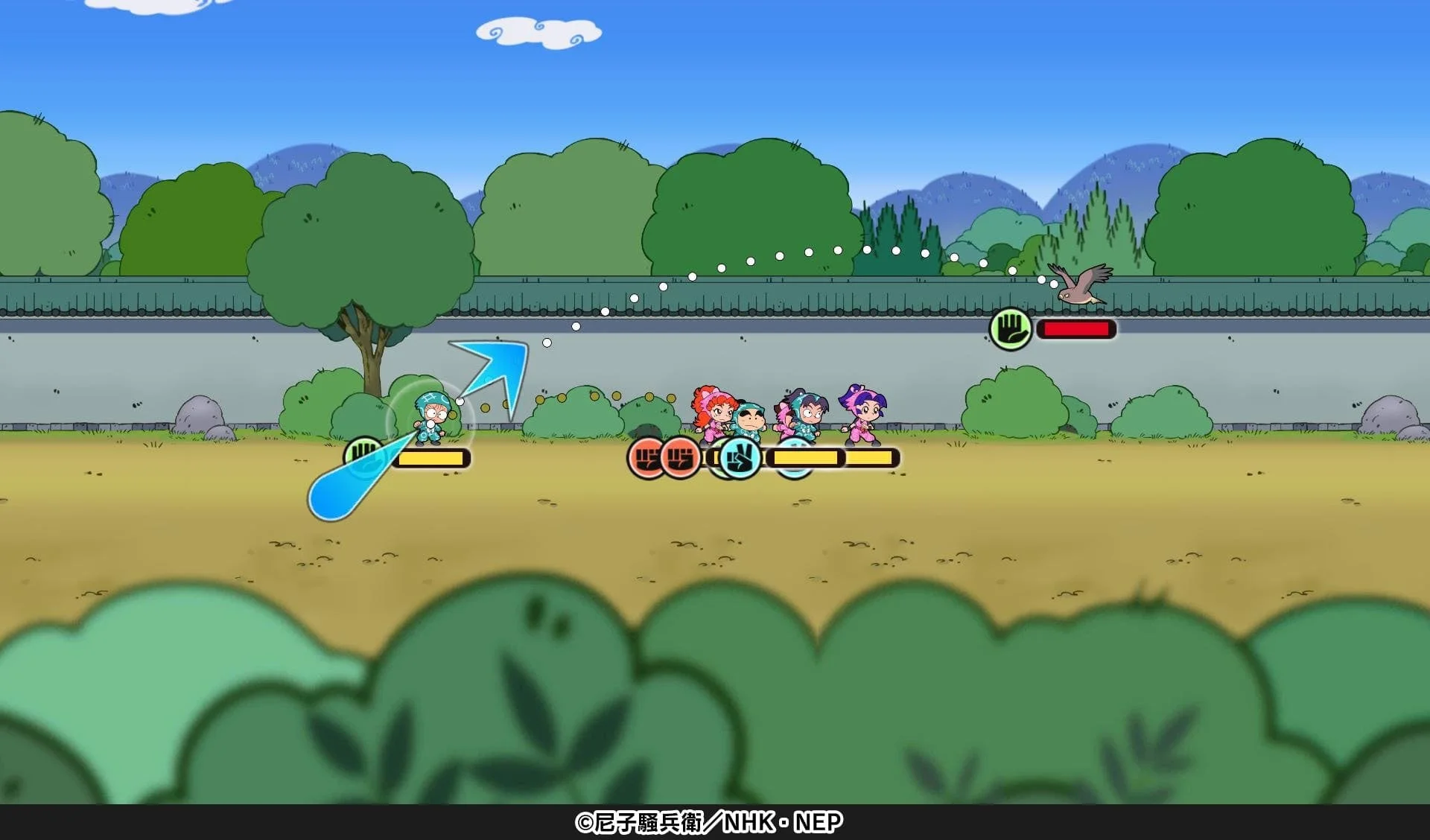Click the second red rock fist icon

point(679,459)
